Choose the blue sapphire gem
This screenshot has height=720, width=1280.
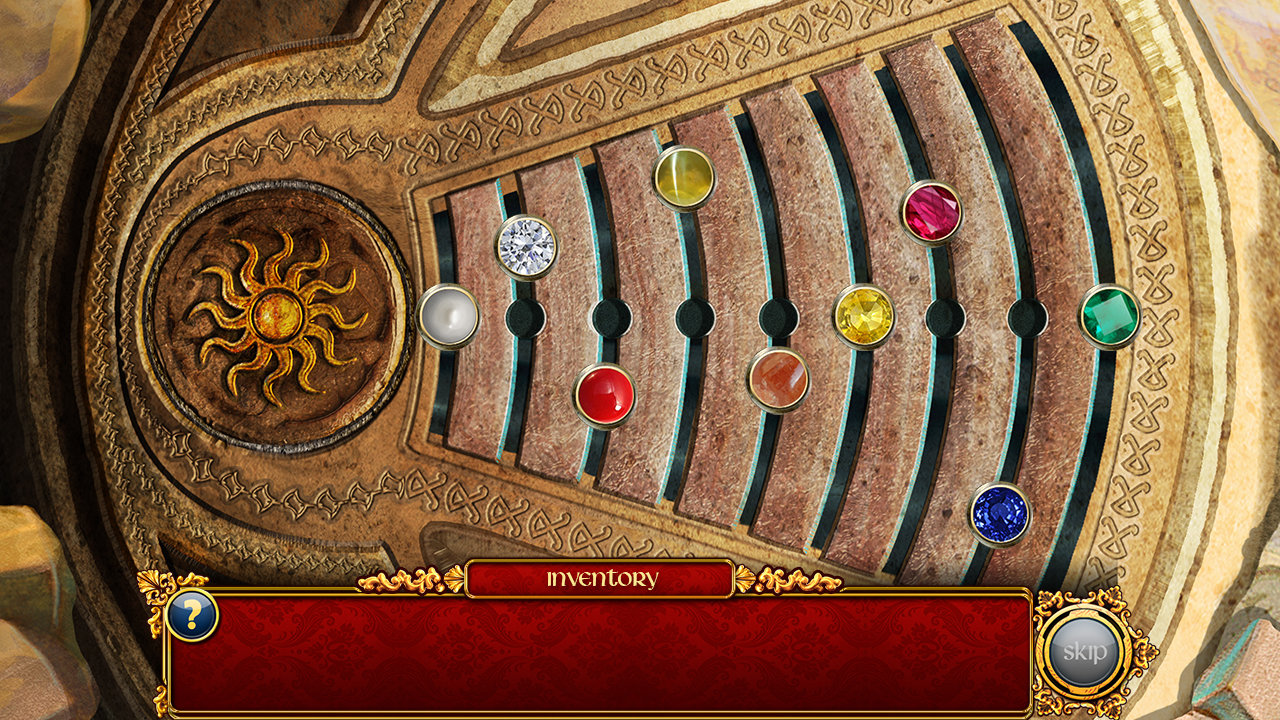(x=999, y=514)
